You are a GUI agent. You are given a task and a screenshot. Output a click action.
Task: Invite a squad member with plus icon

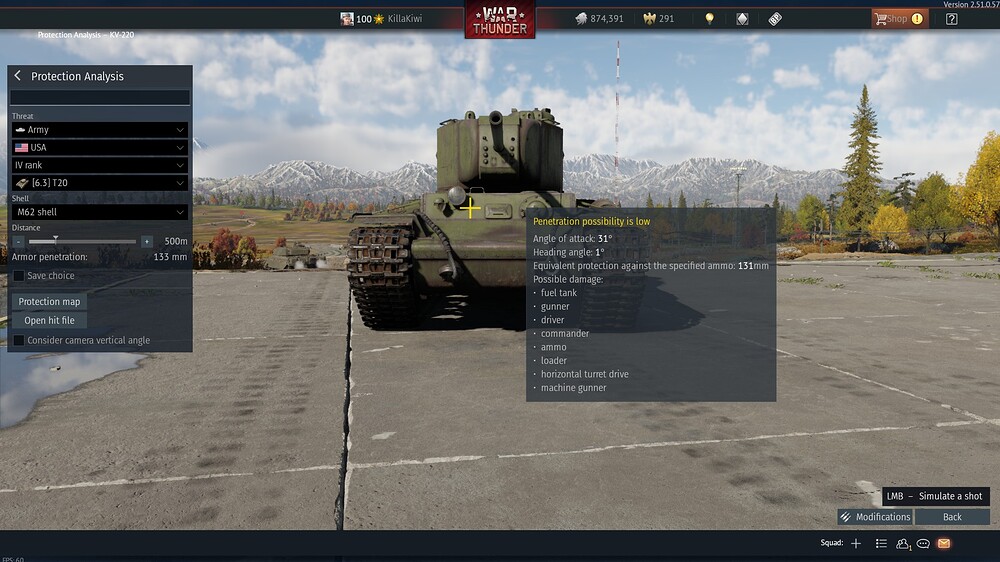point(856,543)
